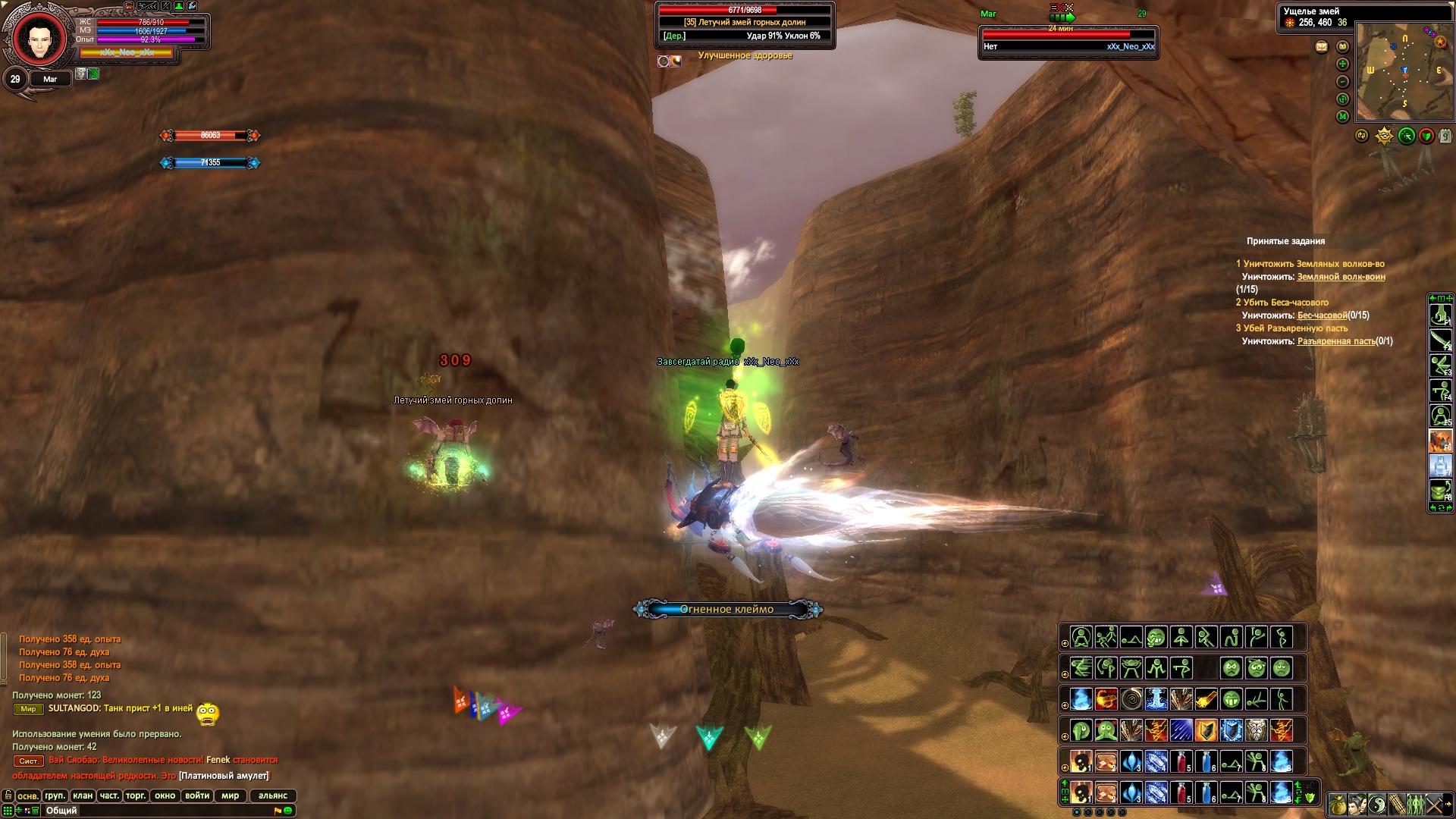The height and width of the screenshot is (819, 1456).
Task: Switch to the груп. group chat tab
Action: coord(55,795)
